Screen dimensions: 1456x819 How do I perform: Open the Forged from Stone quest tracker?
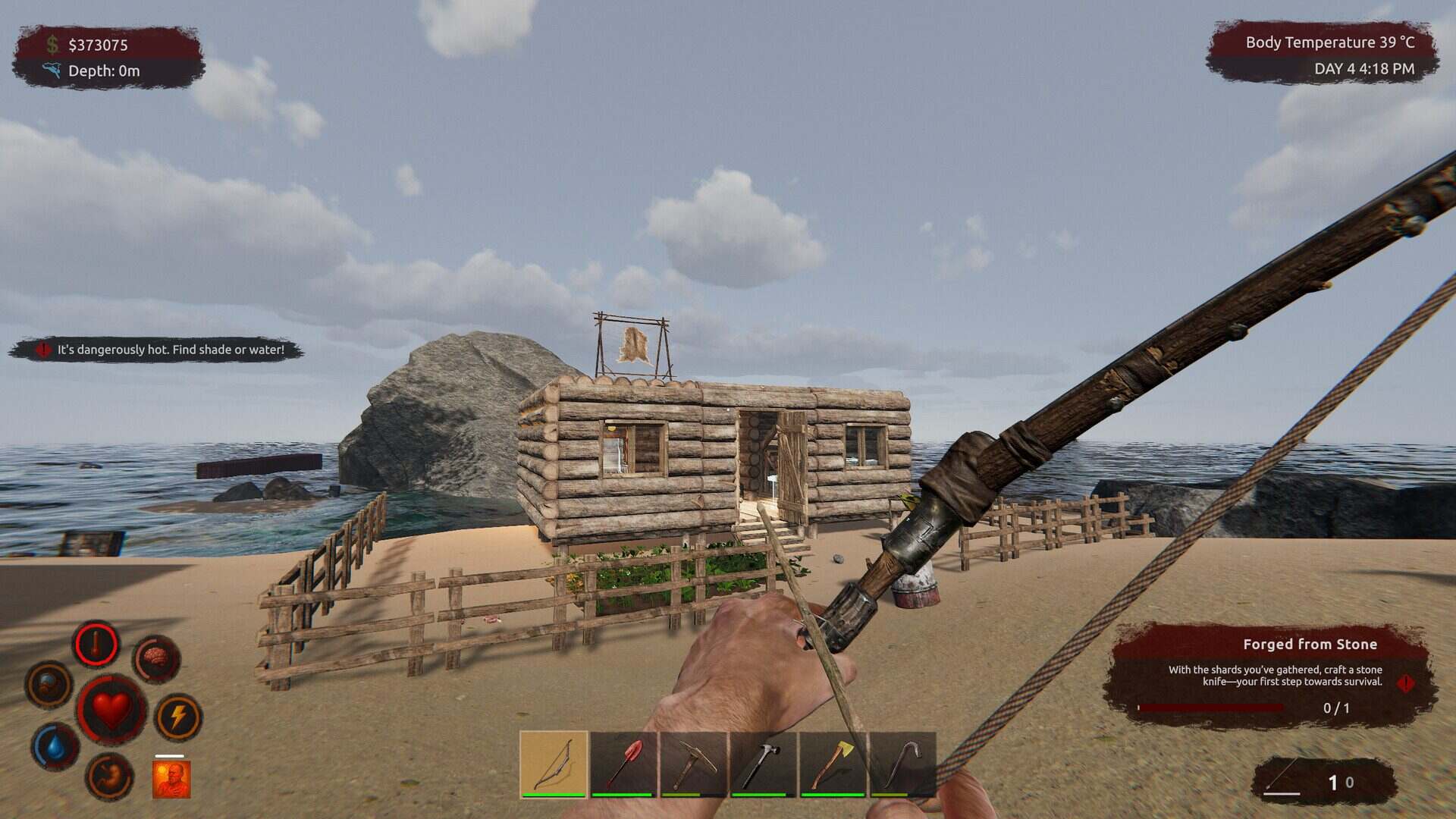[1272, 675]
